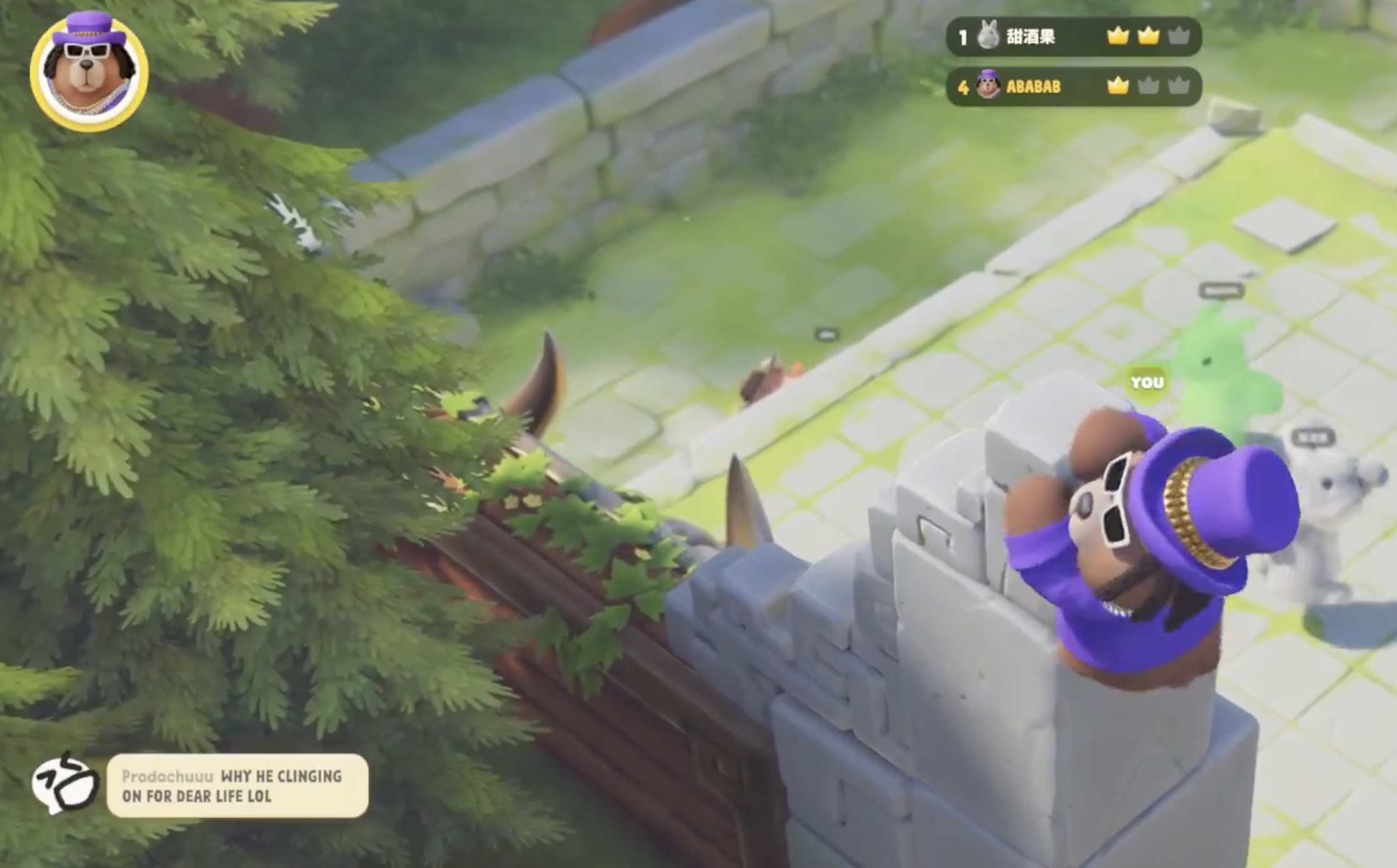Click the chat speech bubble icon
The width and height of the screenshot is (1397, 868).
coord(65,784)
